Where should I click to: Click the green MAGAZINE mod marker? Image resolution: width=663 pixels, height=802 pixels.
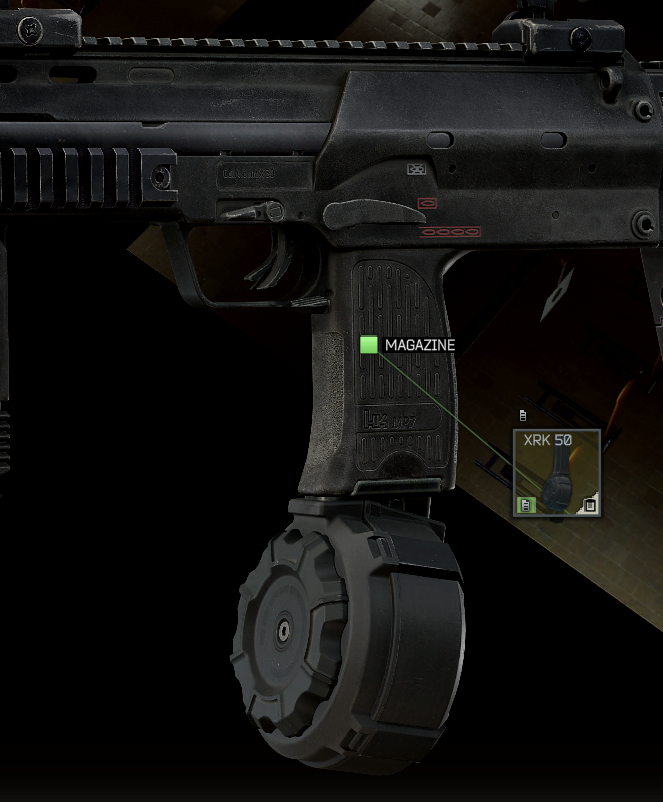[369, 345]
